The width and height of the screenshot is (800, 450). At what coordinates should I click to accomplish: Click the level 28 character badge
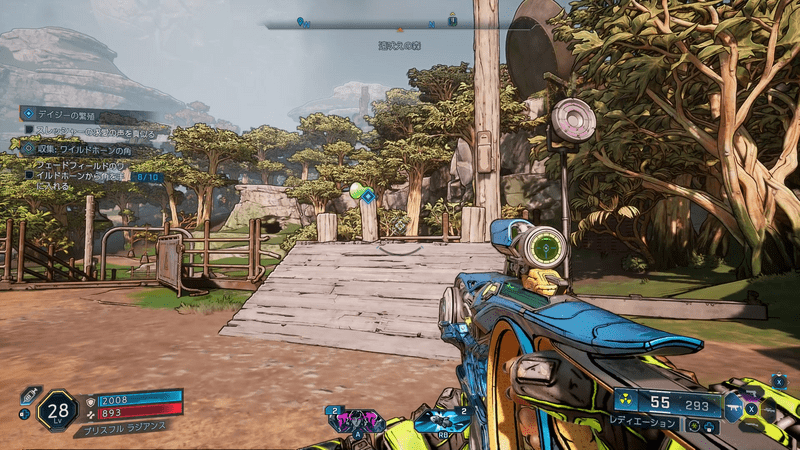coord(57,409)
